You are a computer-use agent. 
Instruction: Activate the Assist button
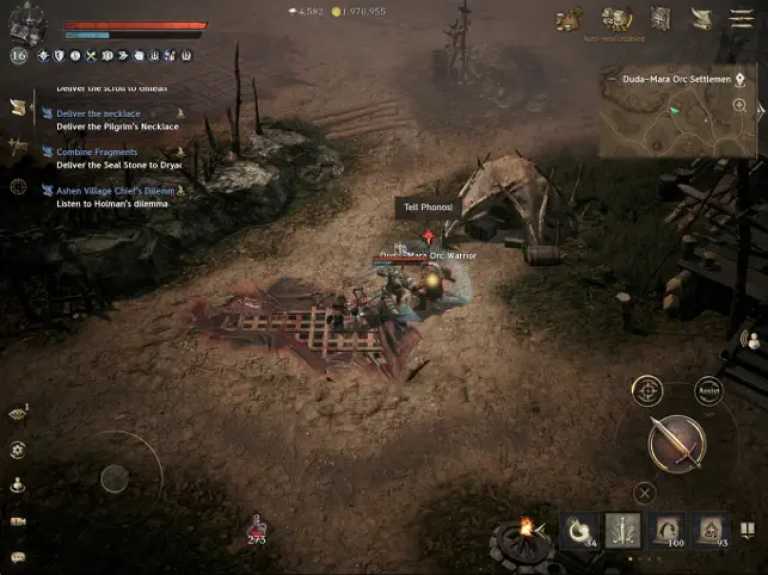tap(709, 390)
